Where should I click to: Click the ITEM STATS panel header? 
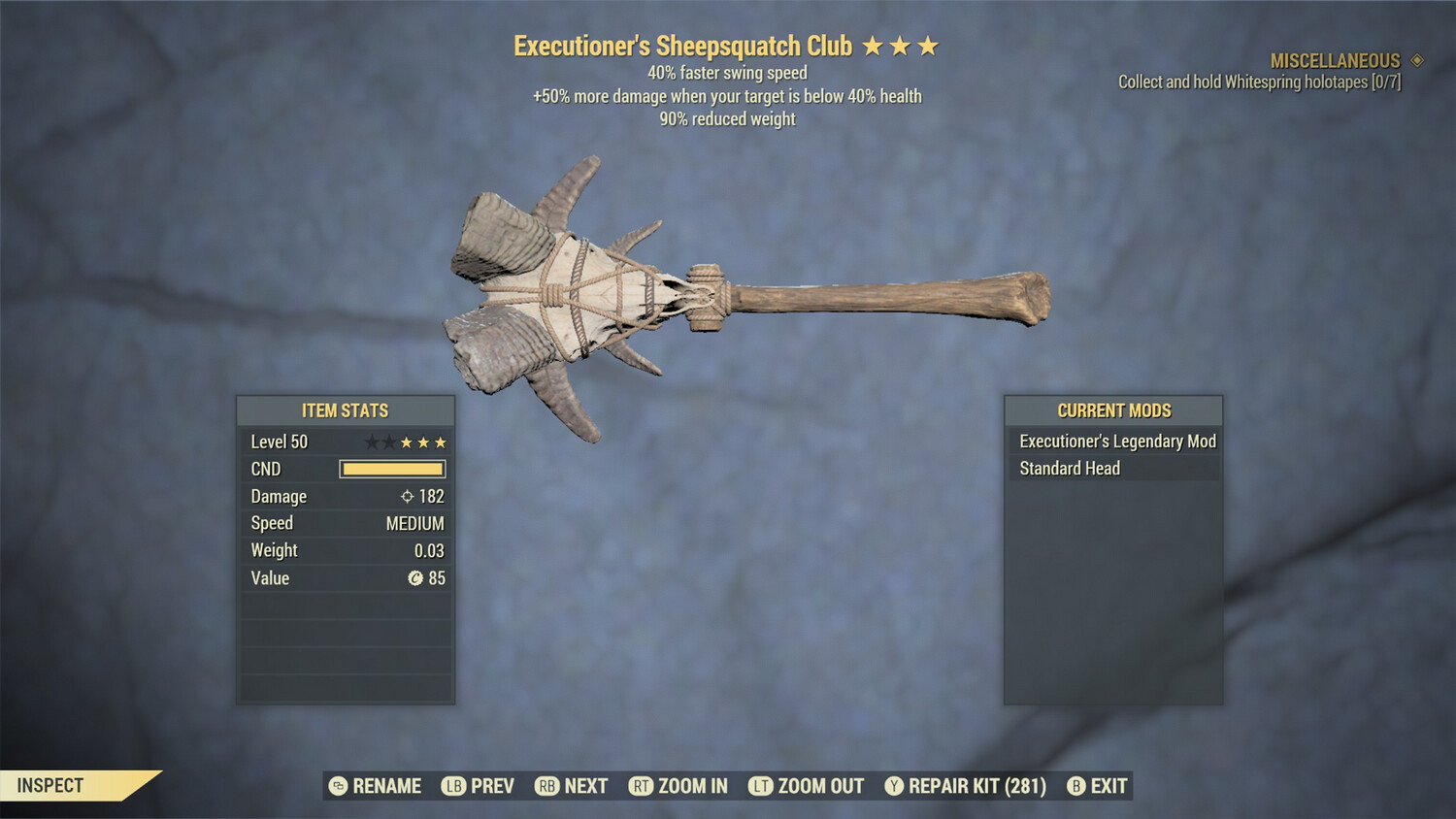point(344,410)
